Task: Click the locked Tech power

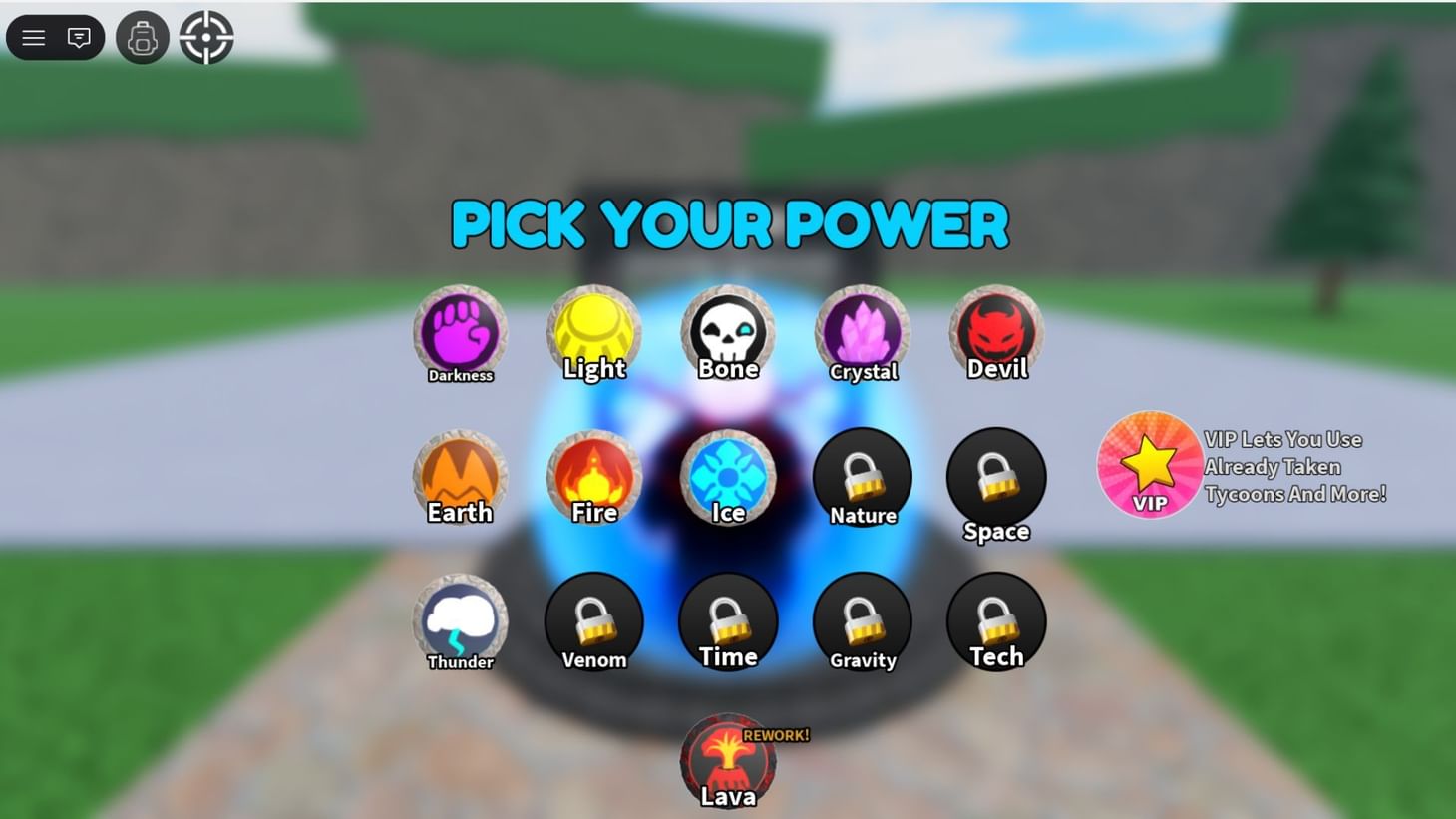Action: (995, 618)
